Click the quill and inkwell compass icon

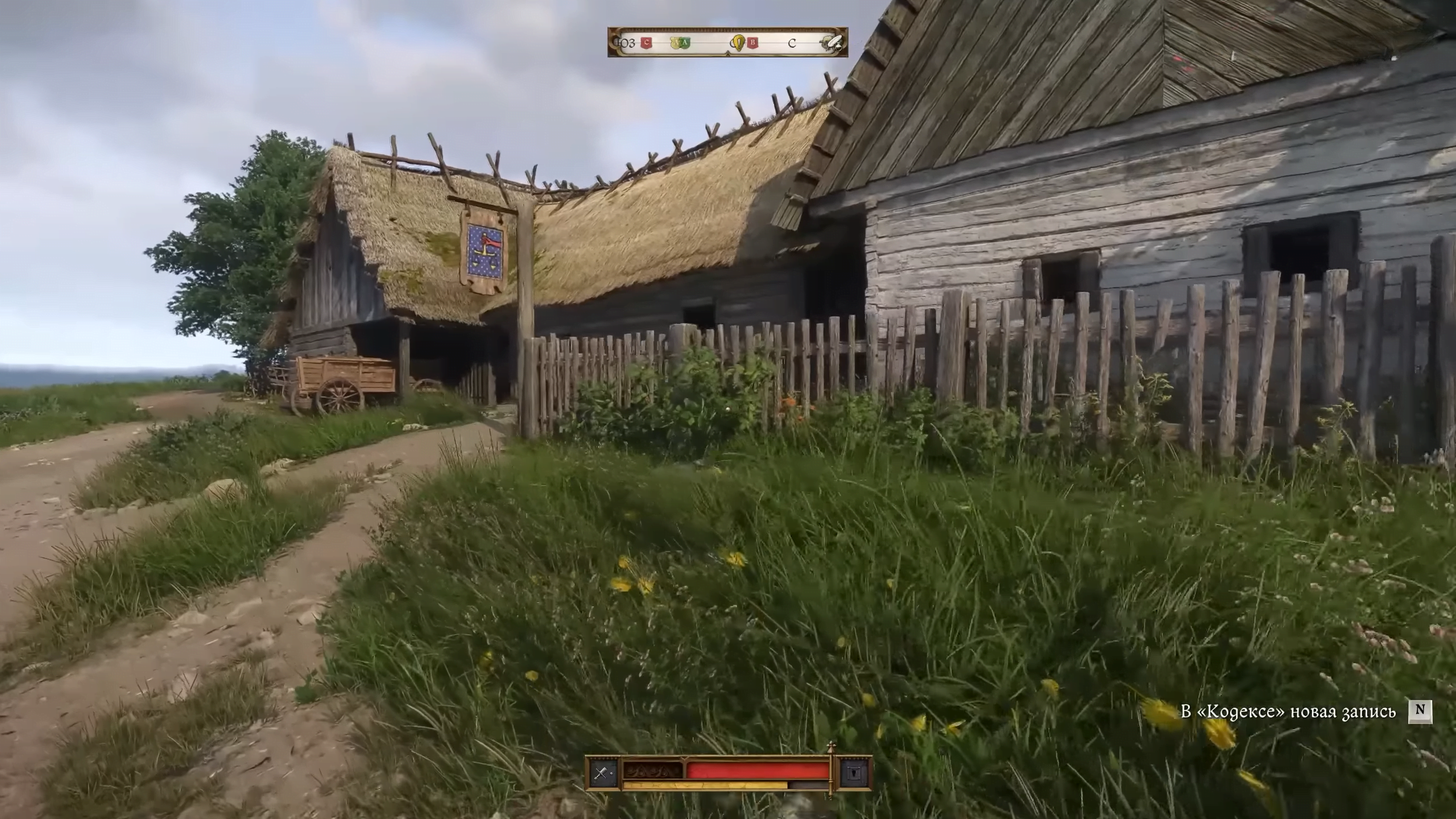[831, 42]
